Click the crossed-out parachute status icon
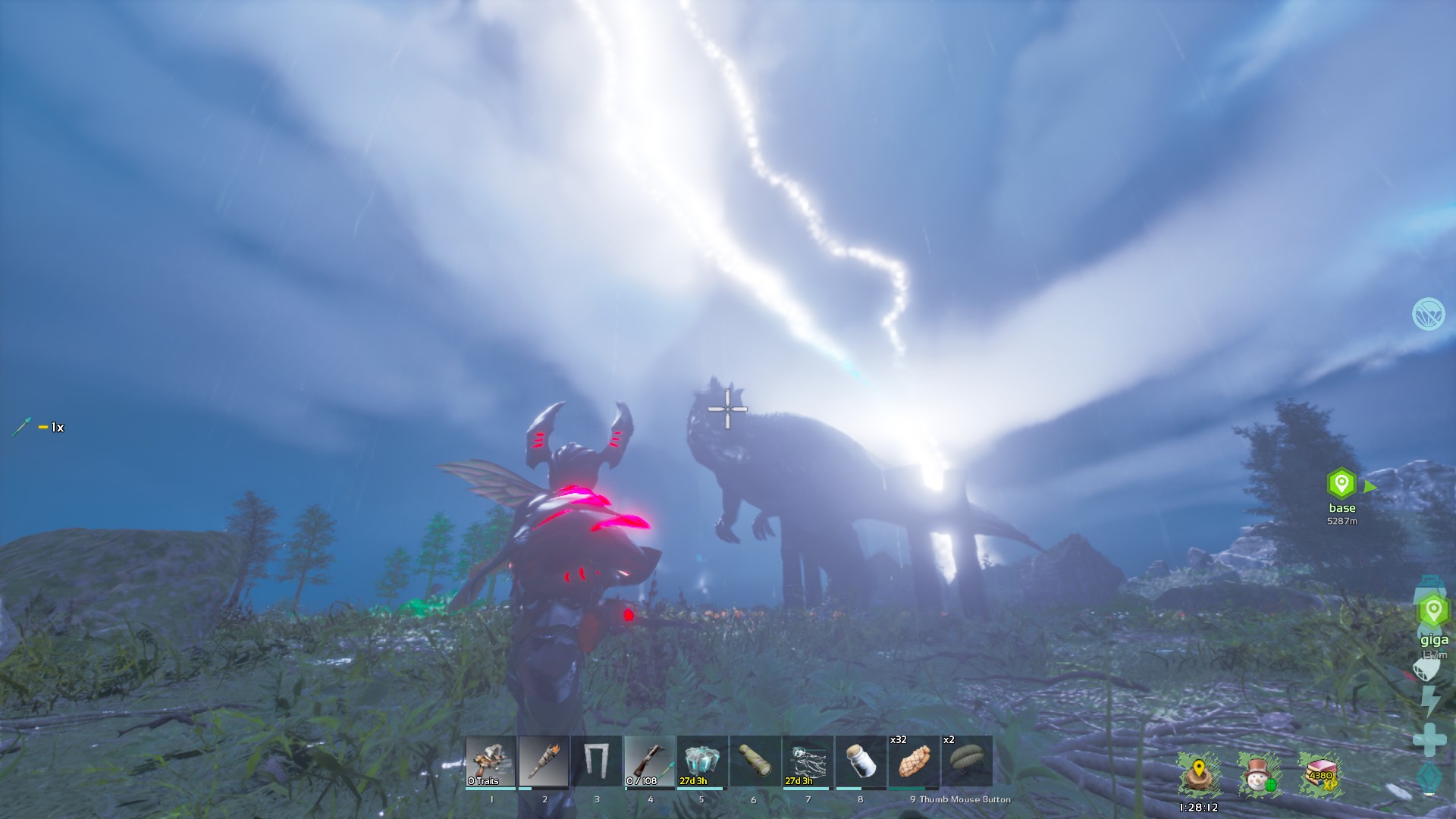This screenshot has width=1456, height=819. [x=1428, y=314]
